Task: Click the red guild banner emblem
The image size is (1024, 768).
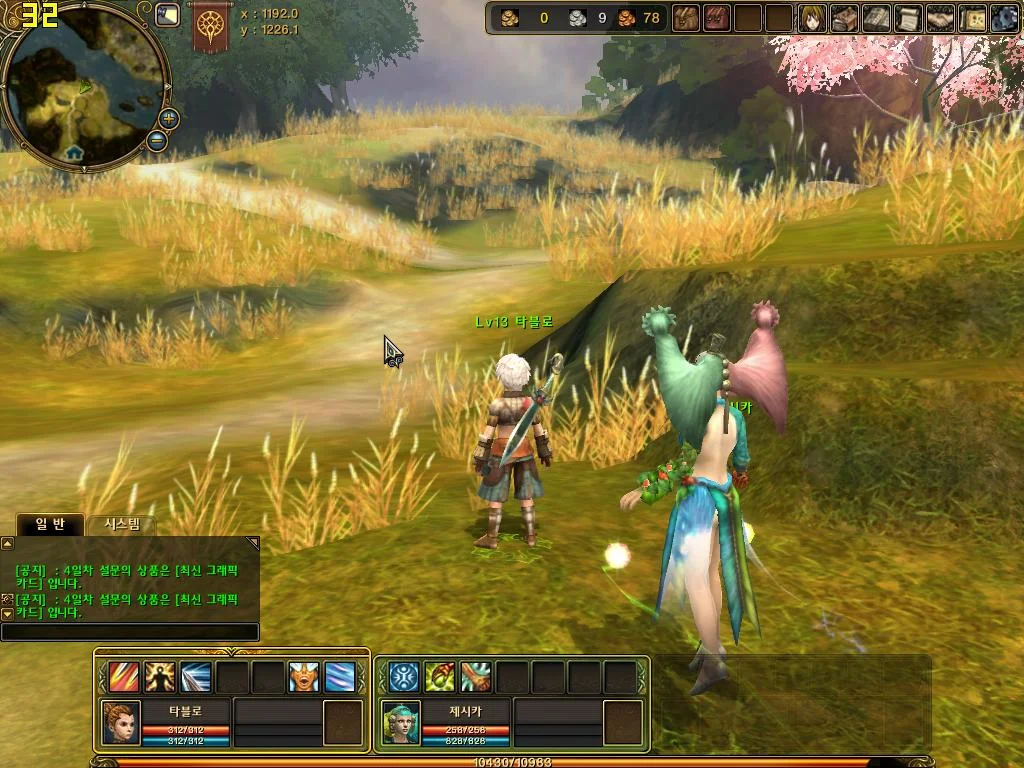Action: [210, 27]
